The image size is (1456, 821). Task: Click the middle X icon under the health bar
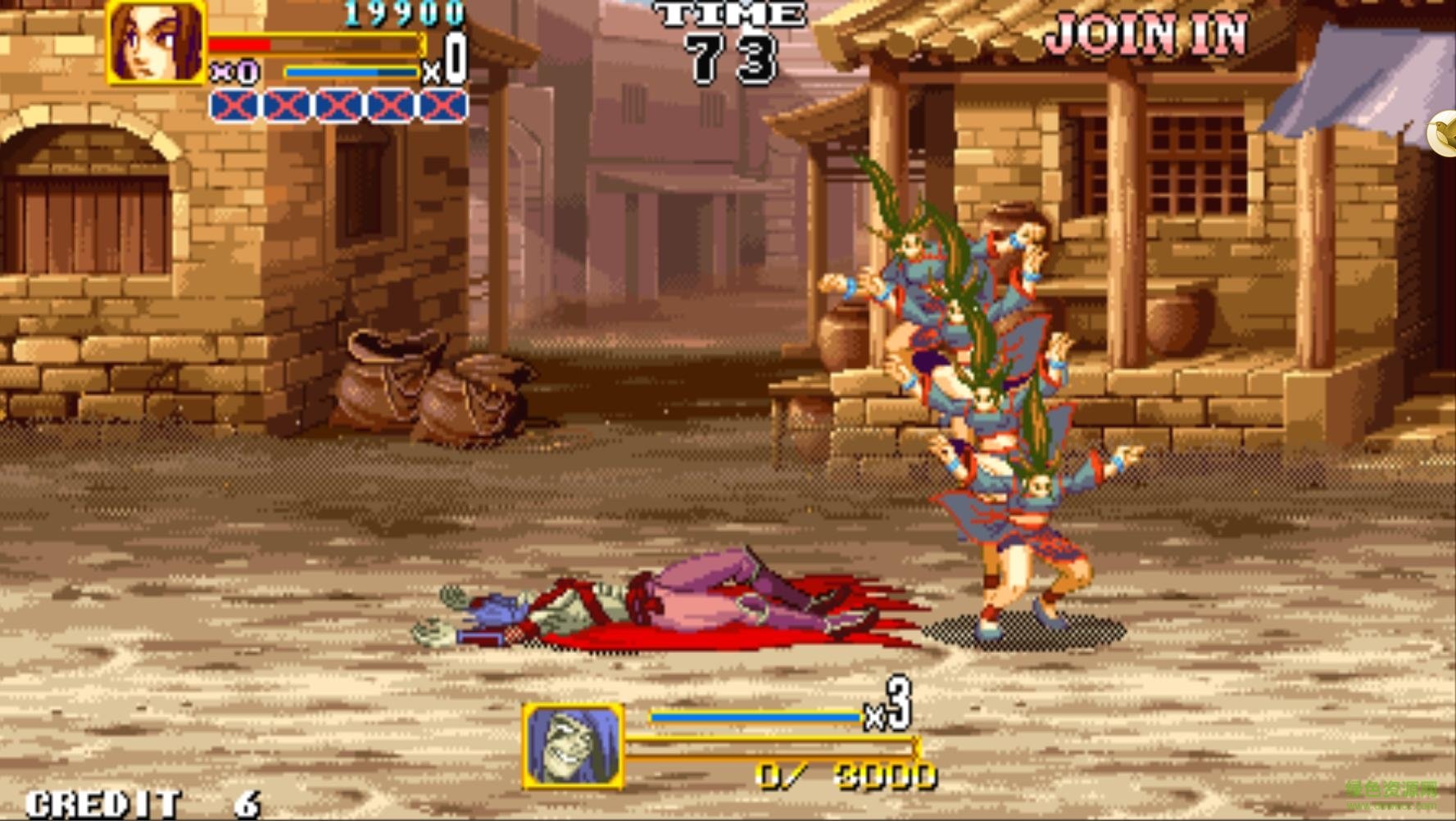point(336,107)
